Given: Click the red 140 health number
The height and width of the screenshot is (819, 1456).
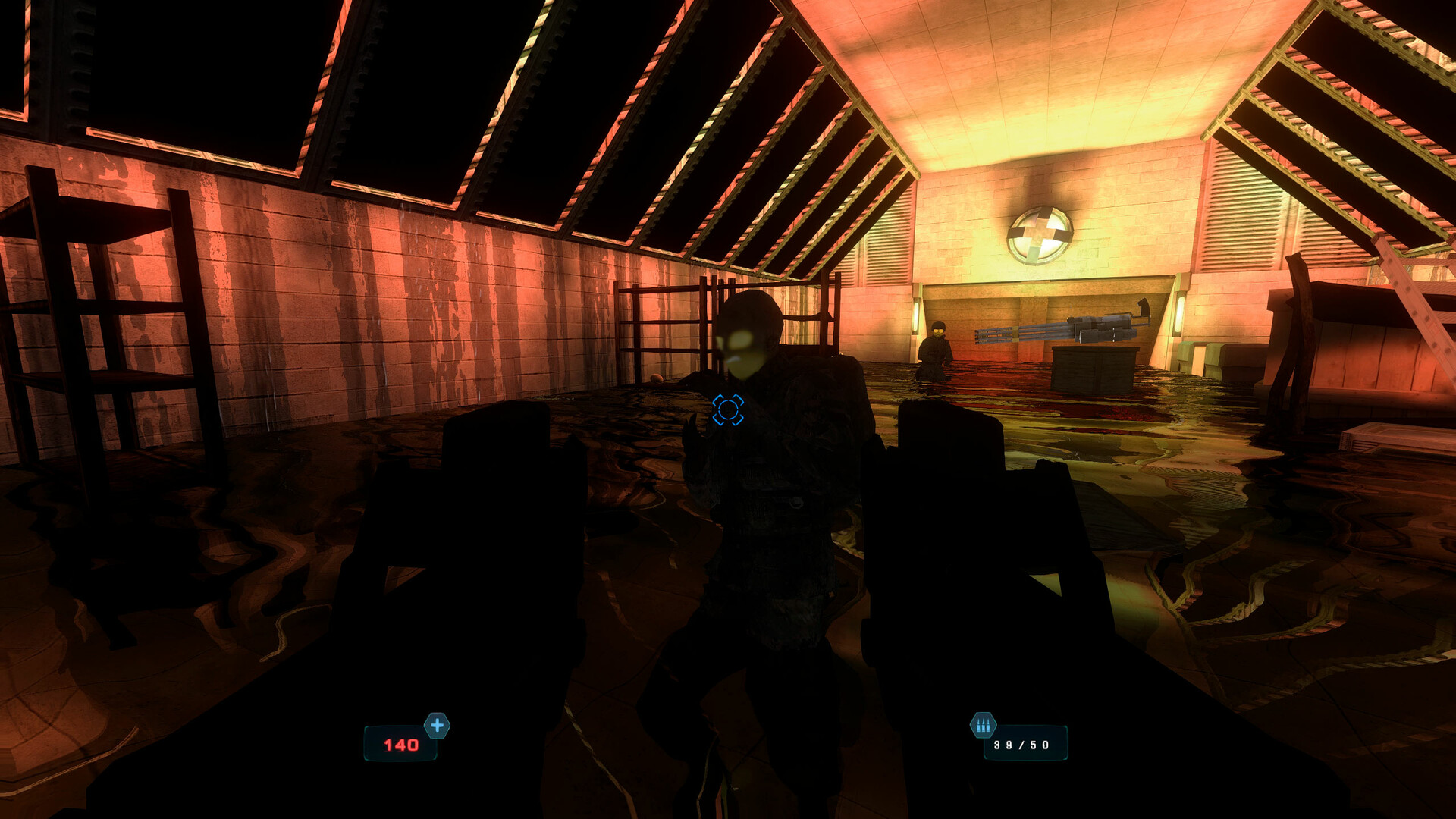Looking at the screenshot, I should click(403, 745).
